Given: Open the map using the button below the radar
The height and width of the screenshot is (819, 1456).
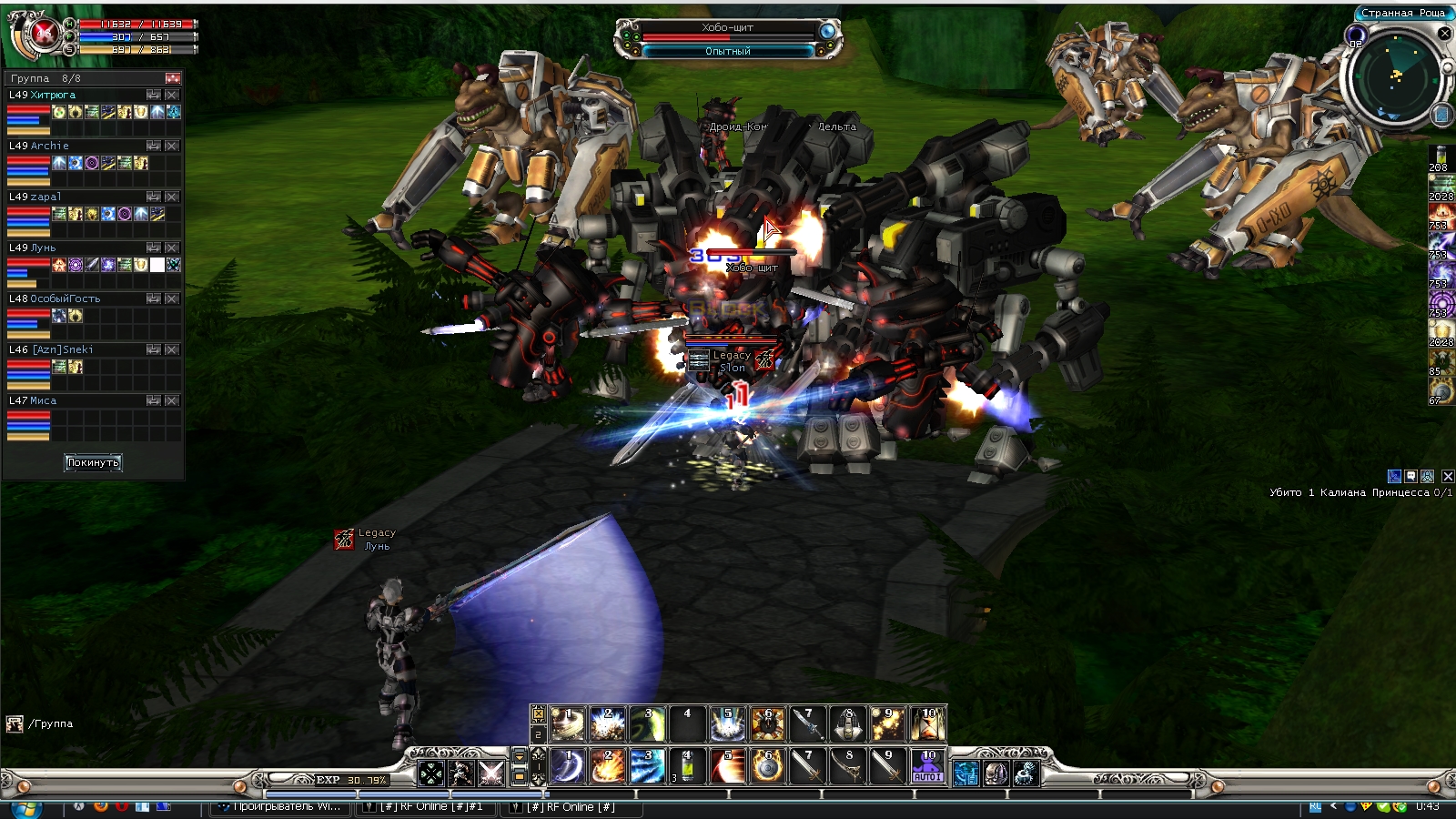Looking at the screenshot, I should [1441, 115].
